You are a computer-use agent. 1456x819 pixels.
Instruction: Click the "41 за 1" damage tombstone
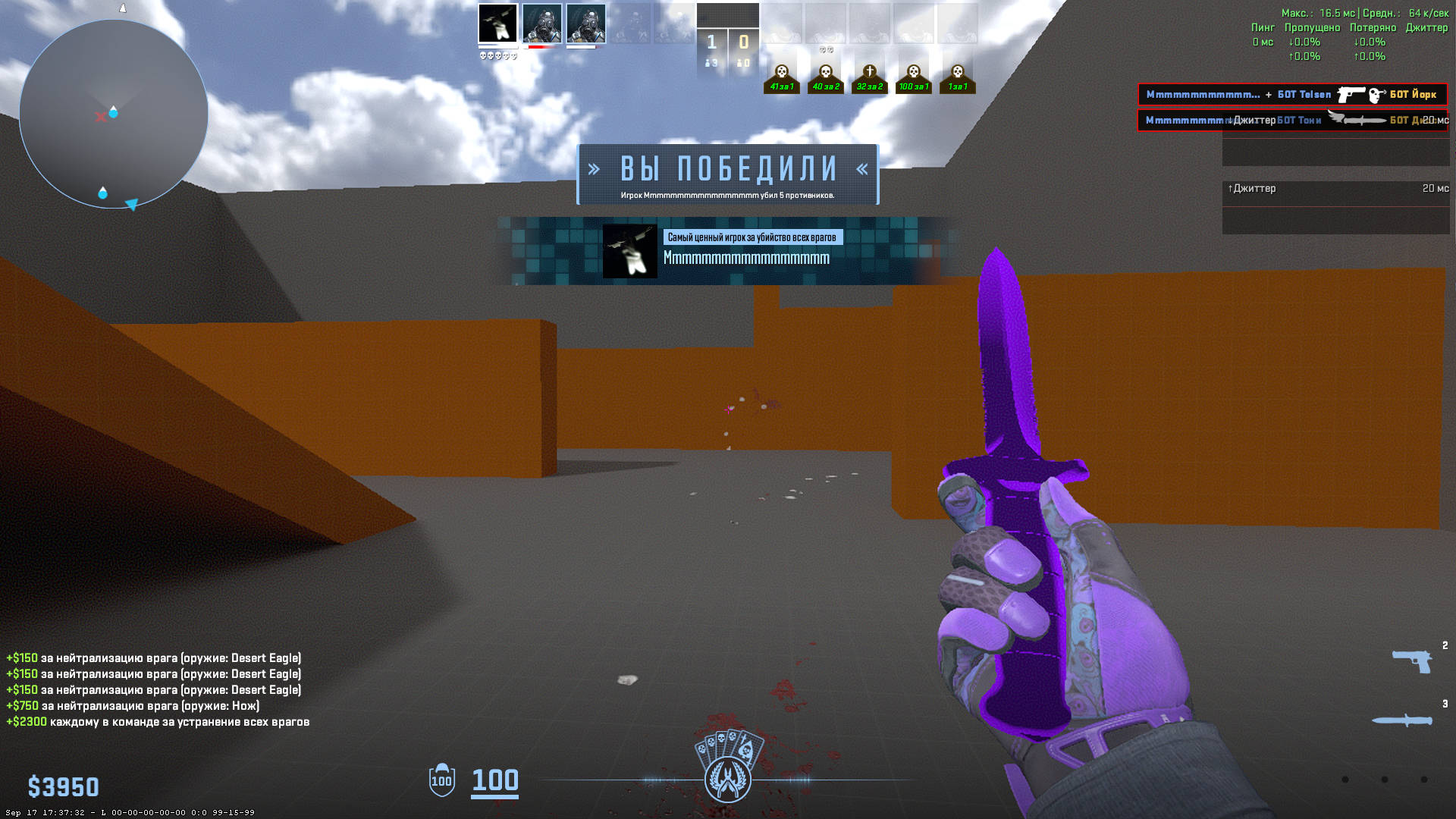click(782, 78)
